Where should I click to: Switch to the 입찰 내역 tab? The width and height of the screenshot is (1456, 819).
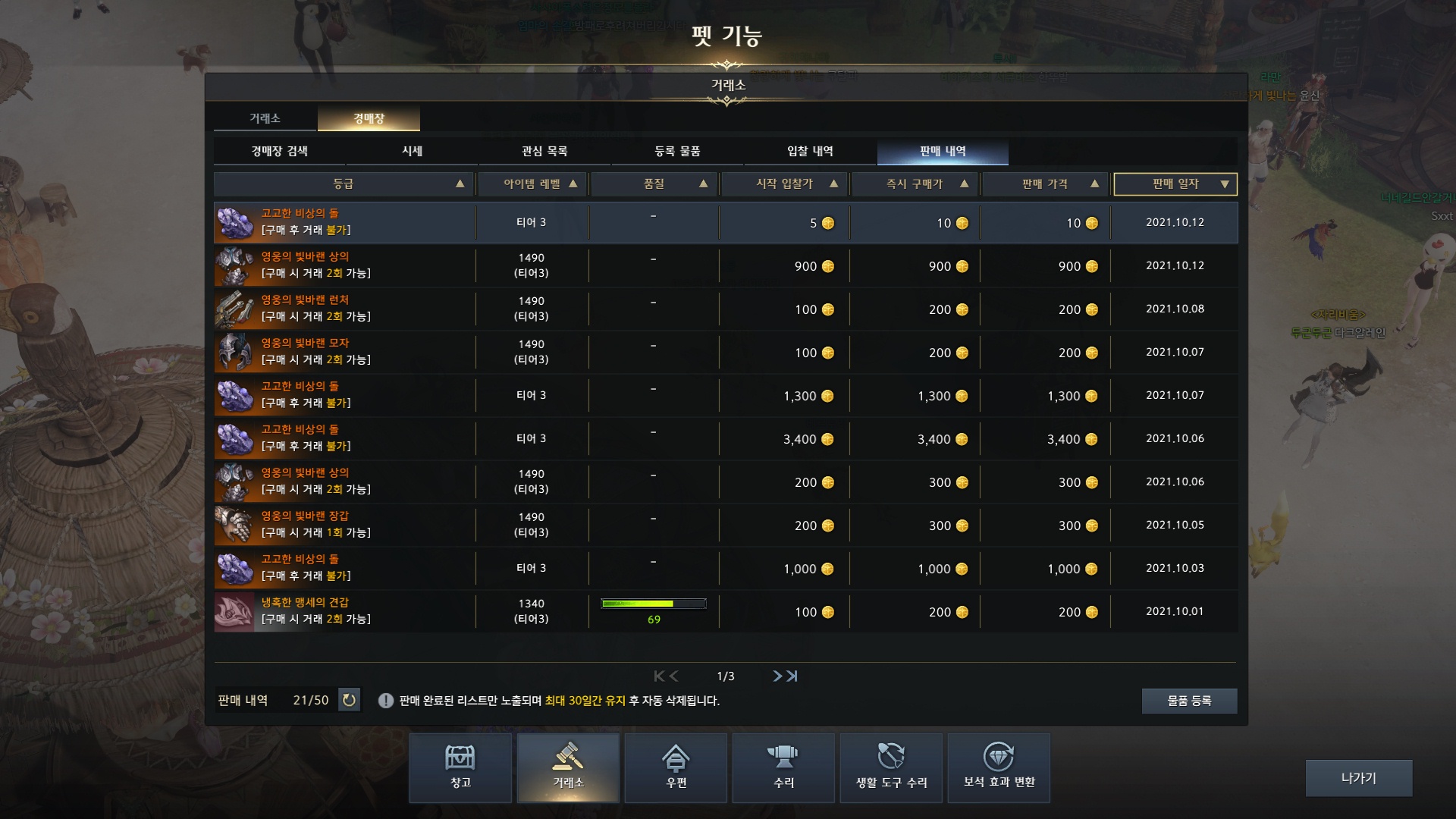pos(810,152)
